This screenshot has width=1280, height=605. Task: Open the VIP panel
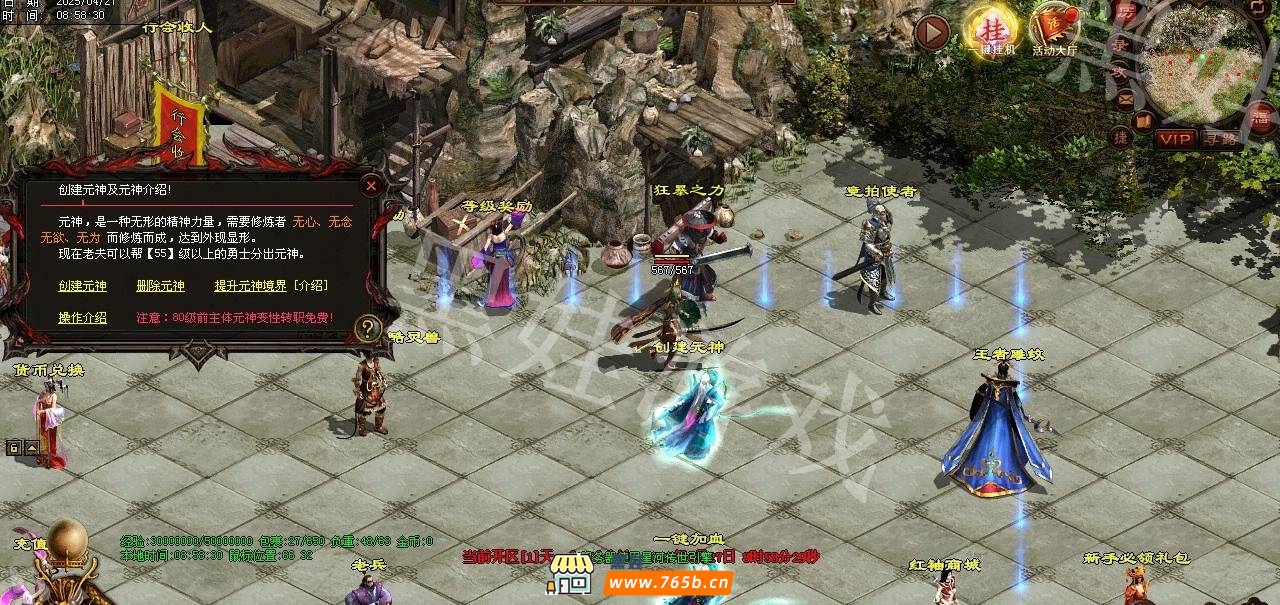[1175, 139]
